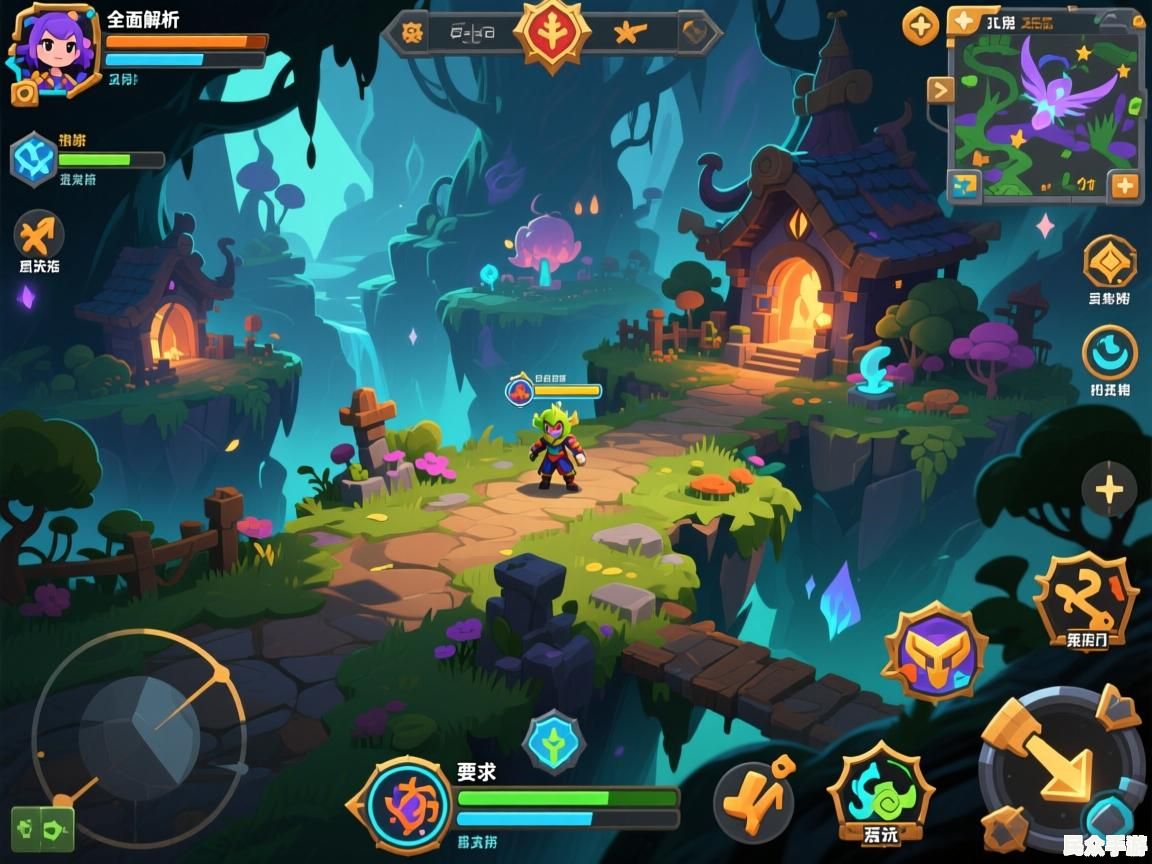The height and width of the screenshot is (864, 1152).
Task: Zoom the minimap with its bottom-right plus button
Action: click(x=1124, y=185)
